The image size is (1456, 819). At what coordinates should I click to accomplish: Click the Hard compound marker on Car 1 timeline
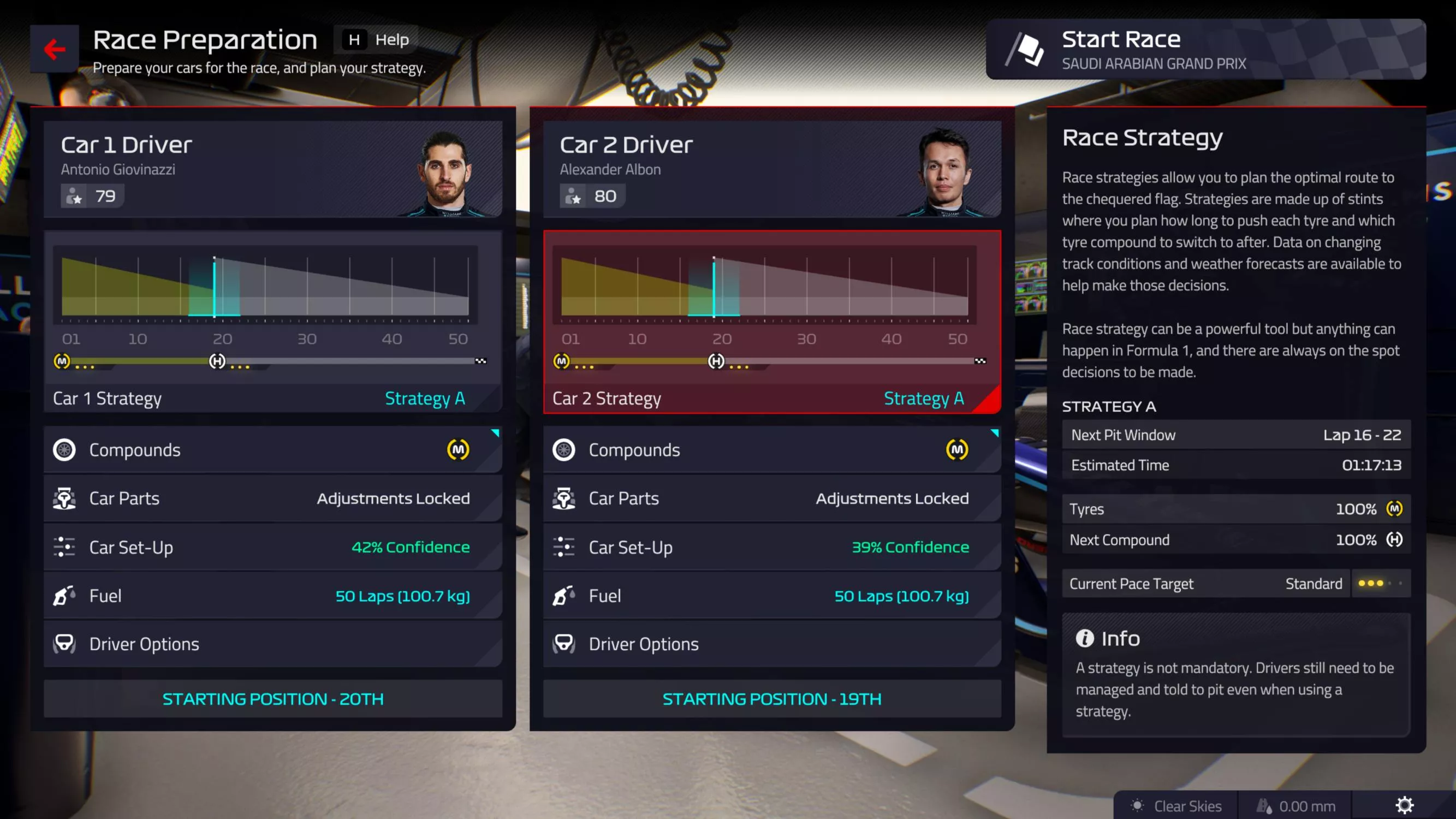pyautogui.click(x=217, y=361)
